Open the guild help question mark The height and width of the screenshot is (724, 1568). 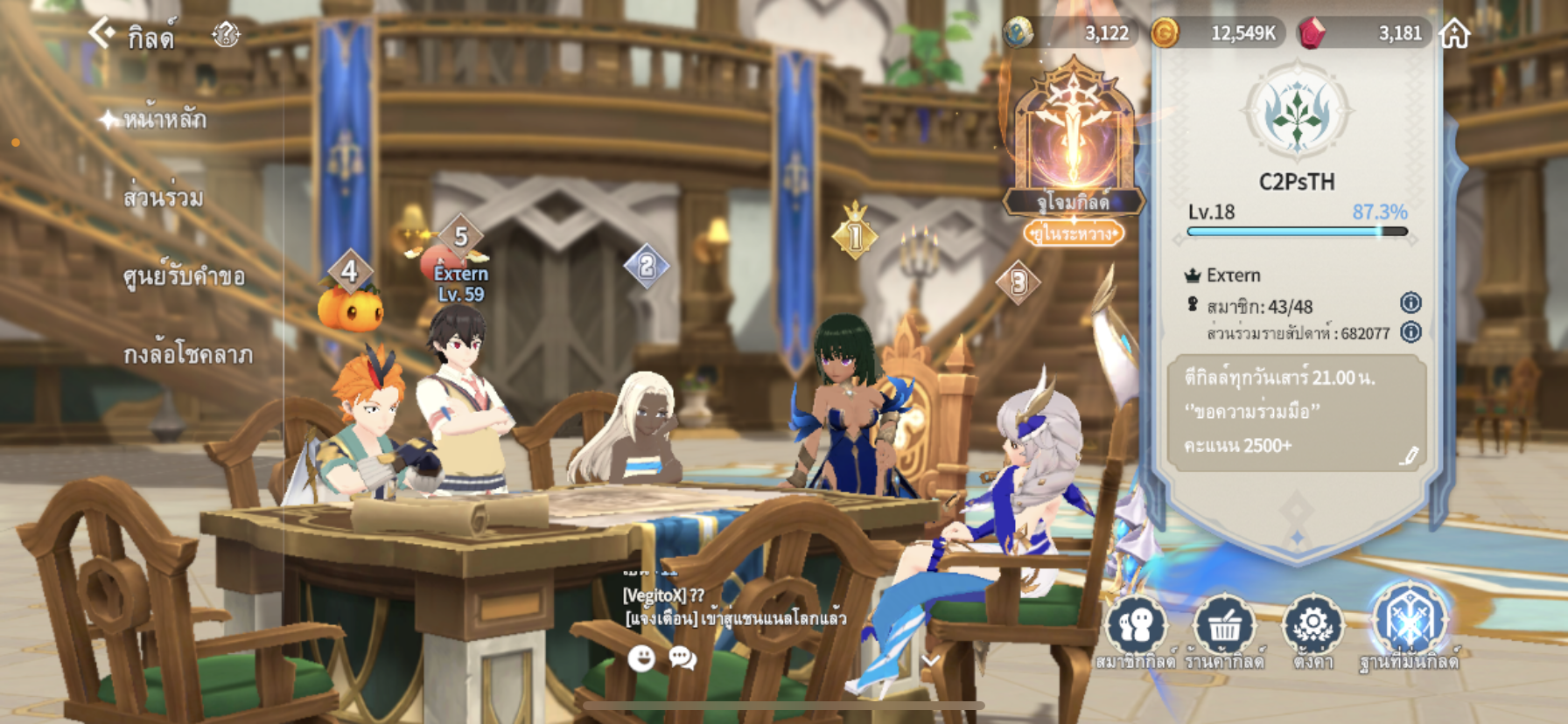coord(226,34)
